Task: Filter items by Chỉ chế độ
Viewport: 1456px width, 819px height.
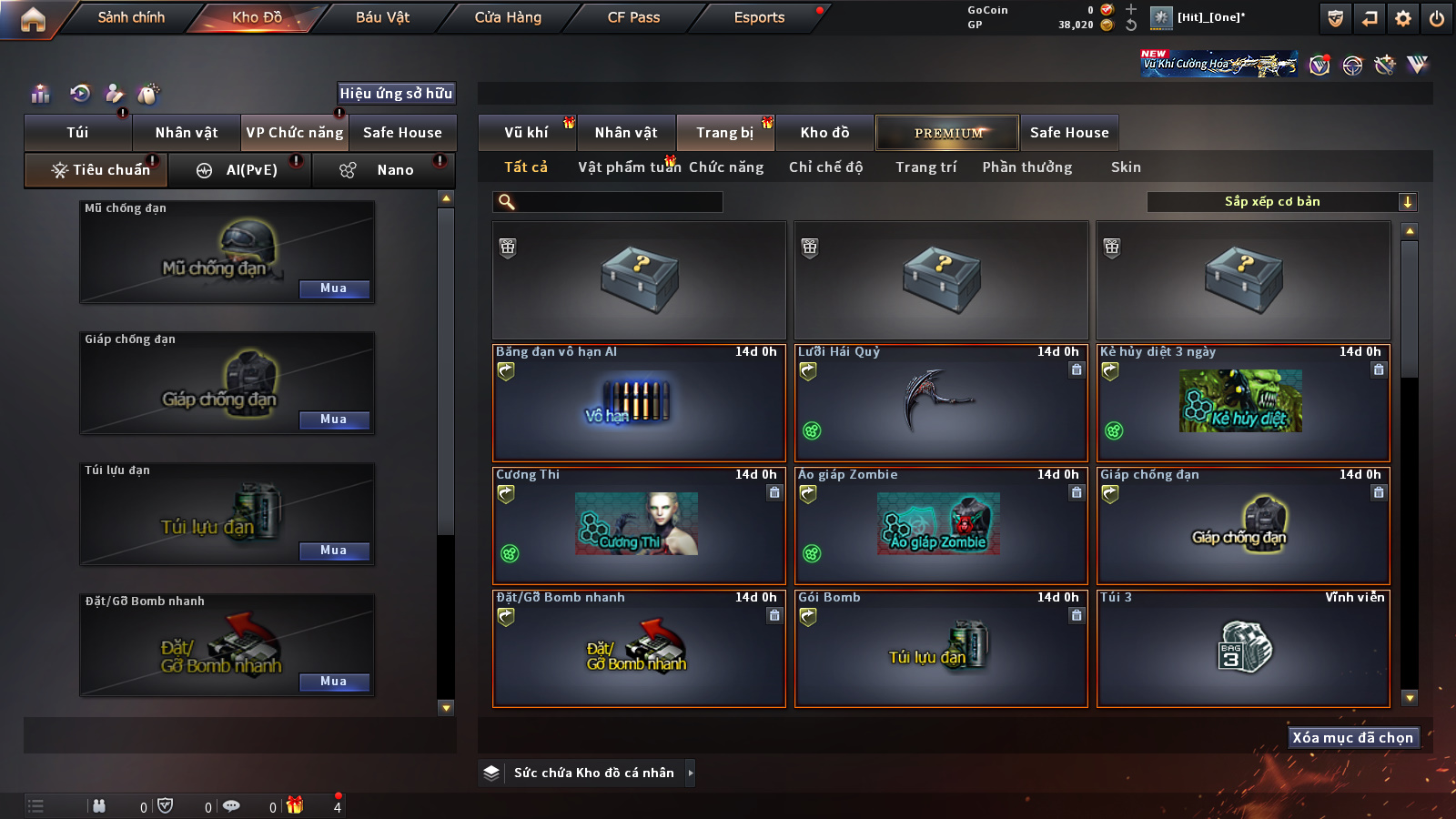Action: (825, 167)
